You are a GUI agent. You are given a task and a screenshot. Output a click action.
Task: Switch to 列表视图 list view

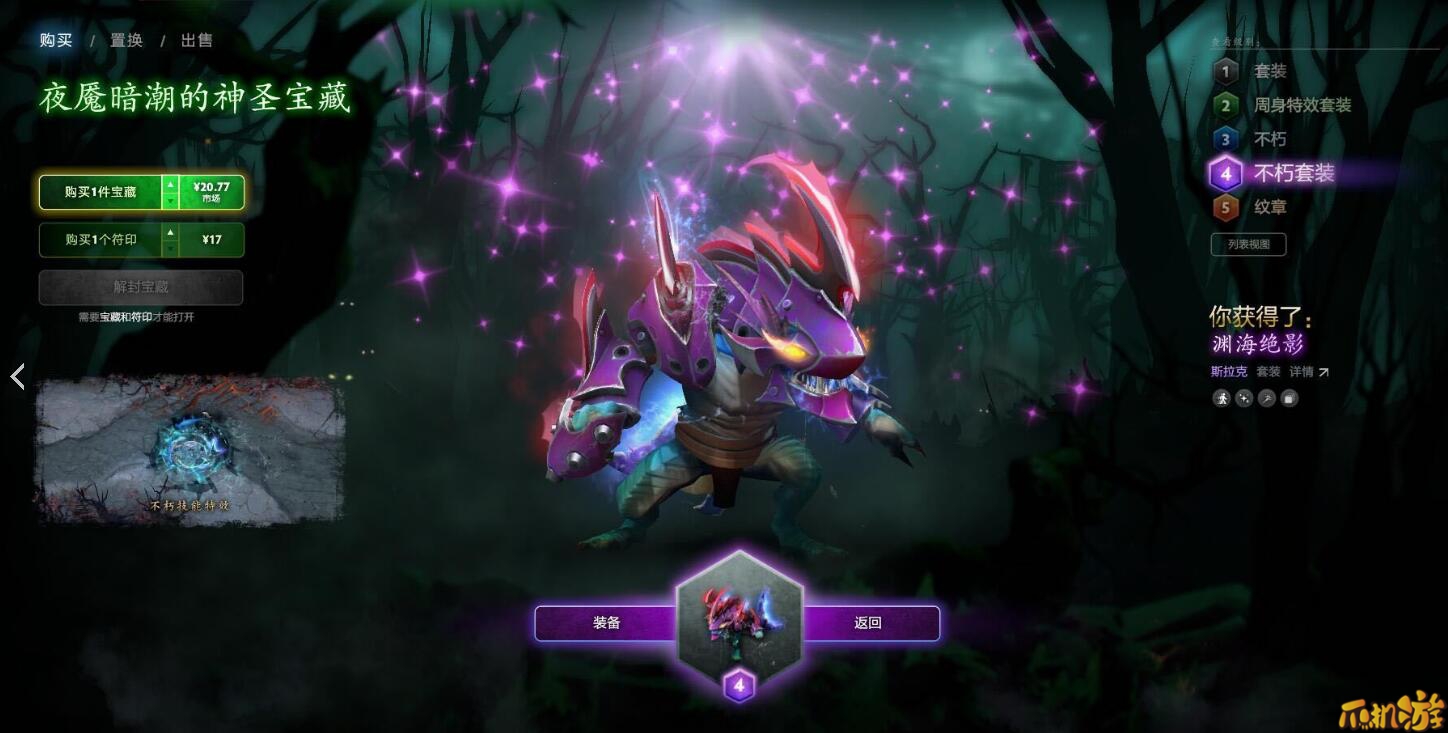(x=1248, y=243)
